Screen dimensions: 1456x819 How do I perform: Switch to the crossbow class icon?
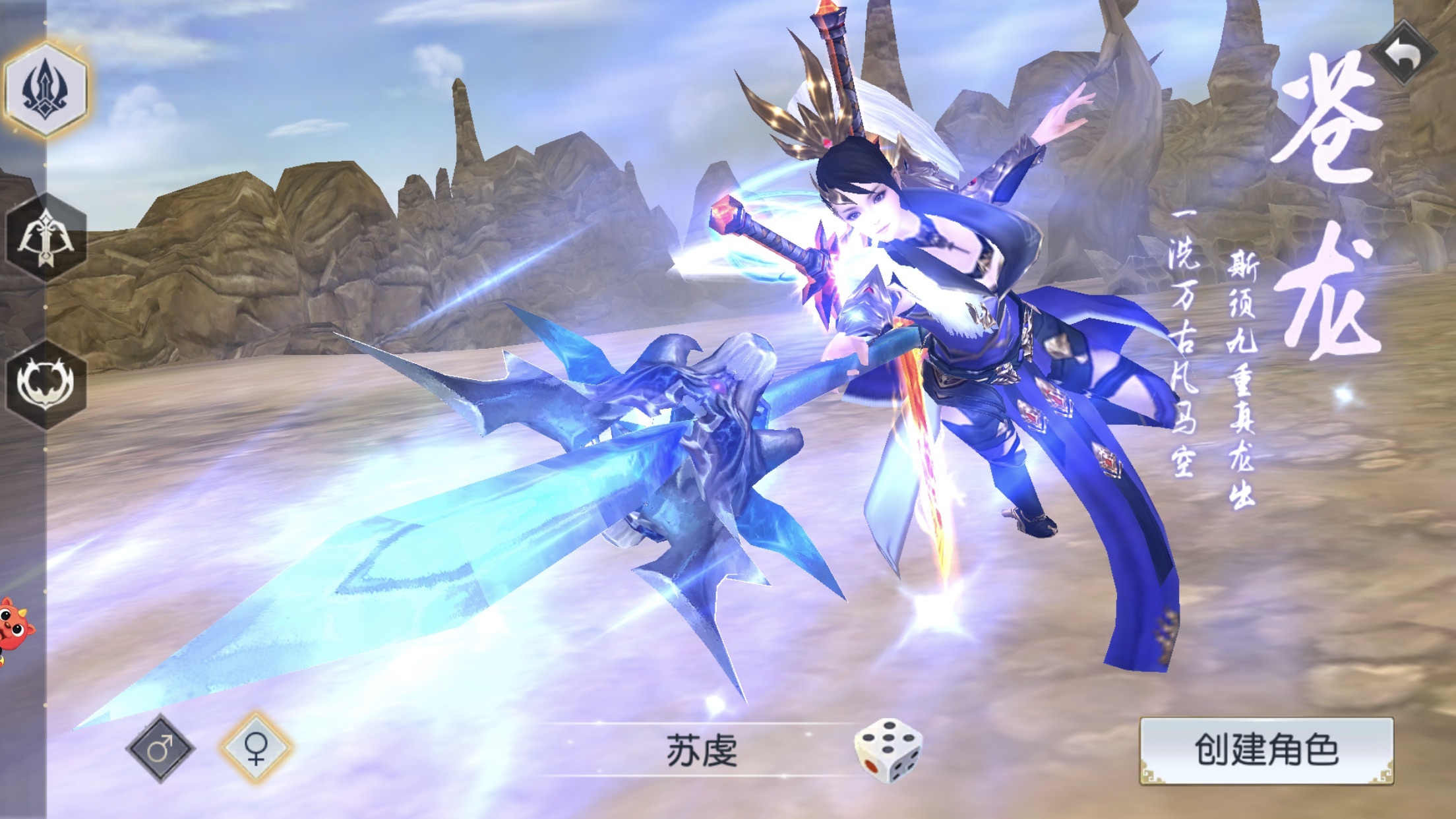pyautogui.click(x=46, y=239)
